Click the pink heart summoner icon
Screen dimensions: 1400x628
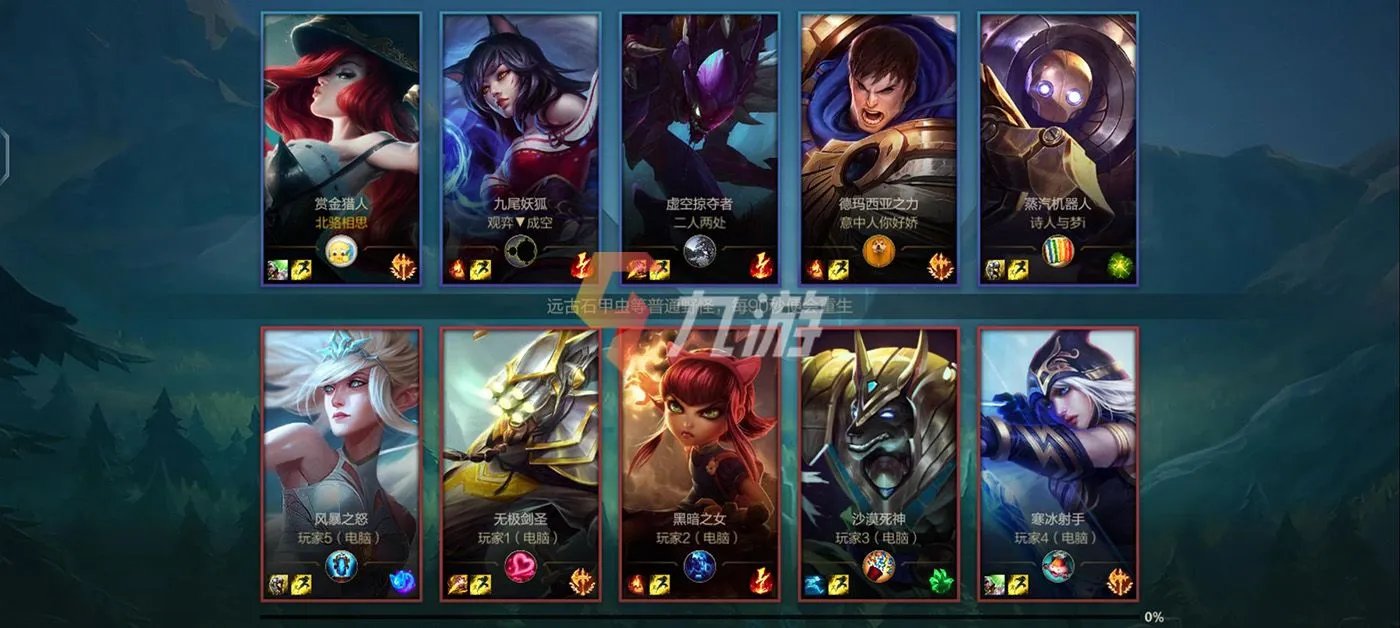pyautogui.click(x=520, y=567)
